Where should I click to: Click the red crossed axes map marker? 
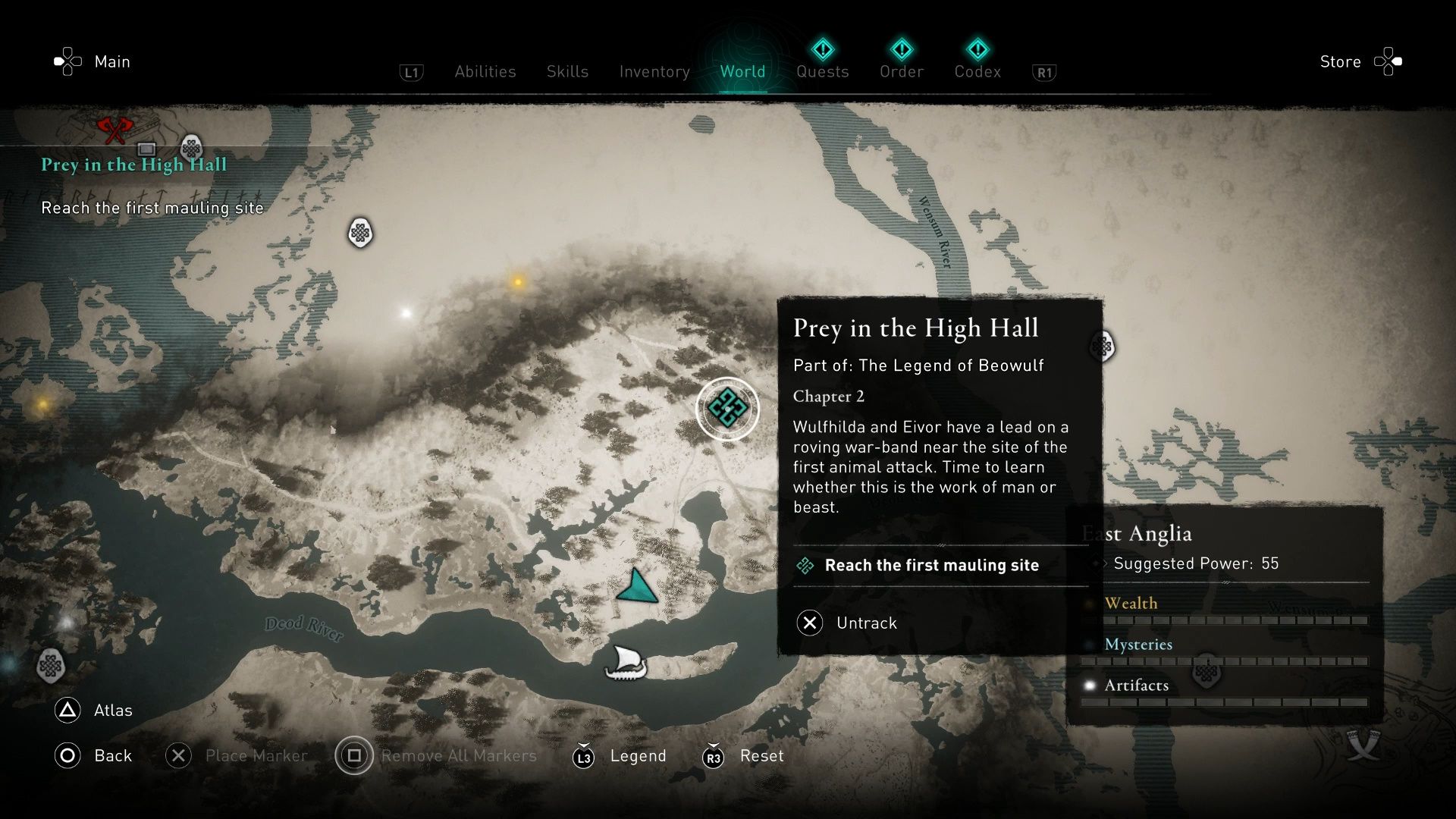pyautogui.click(x=115, y=130)
